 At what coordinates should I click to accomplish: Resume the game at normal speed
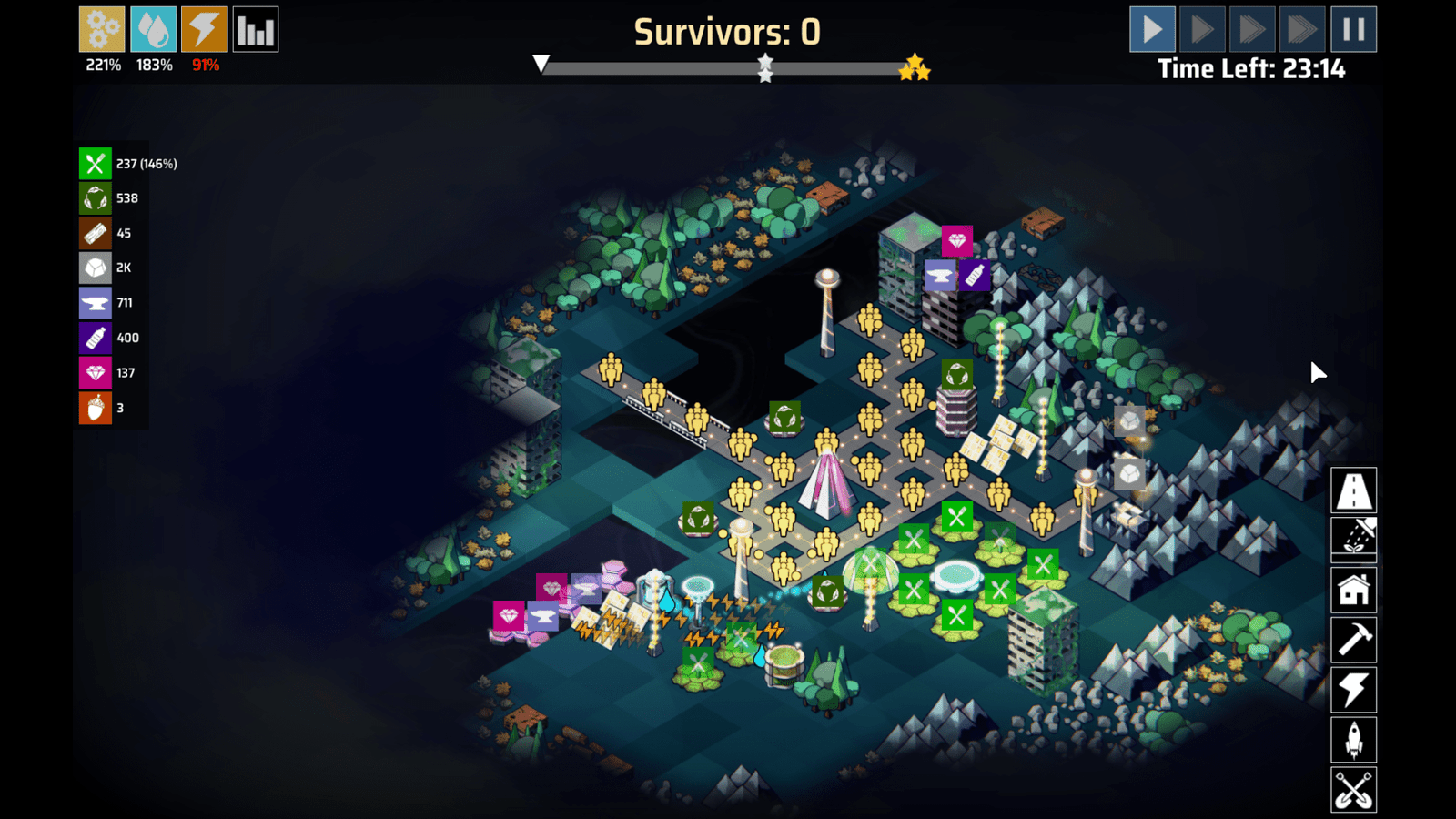[x=1152, y=28]
